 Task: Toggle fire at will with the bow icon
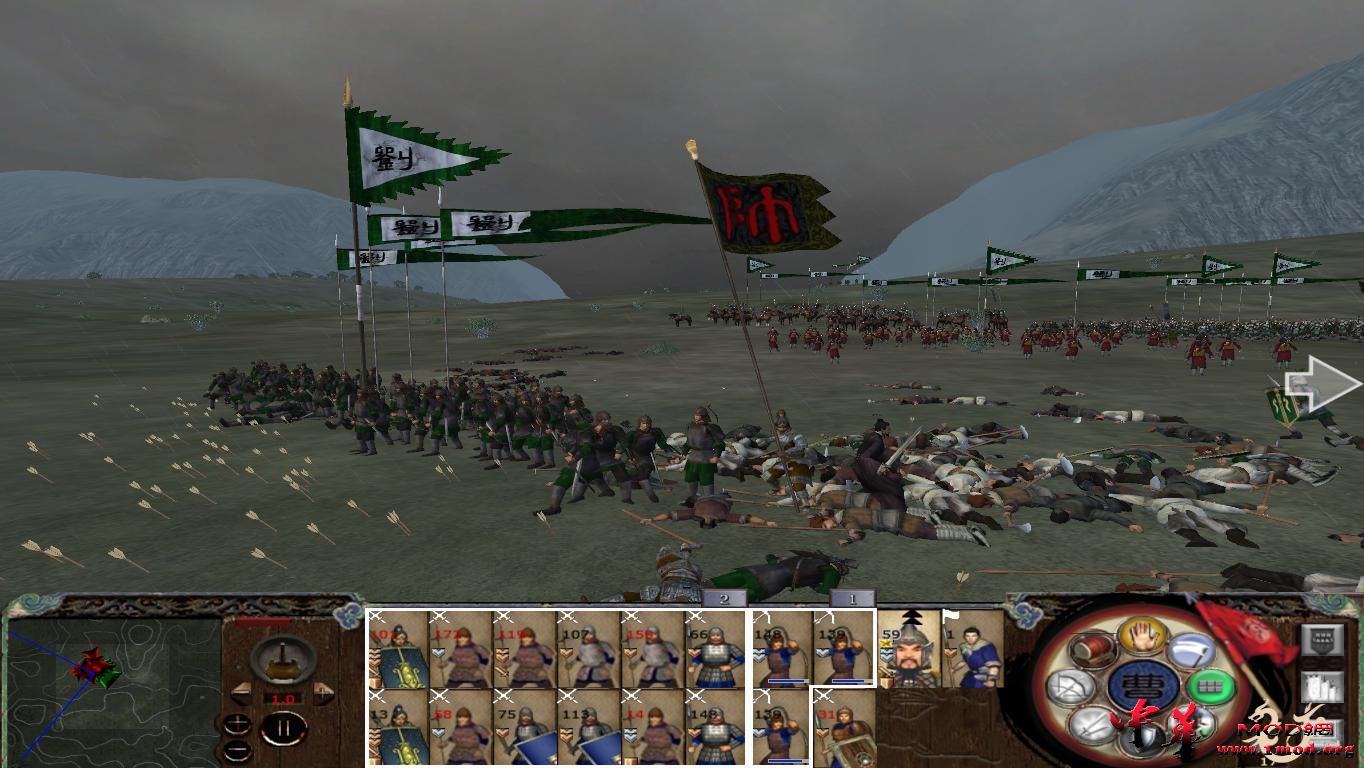[x=1071, y=685]
